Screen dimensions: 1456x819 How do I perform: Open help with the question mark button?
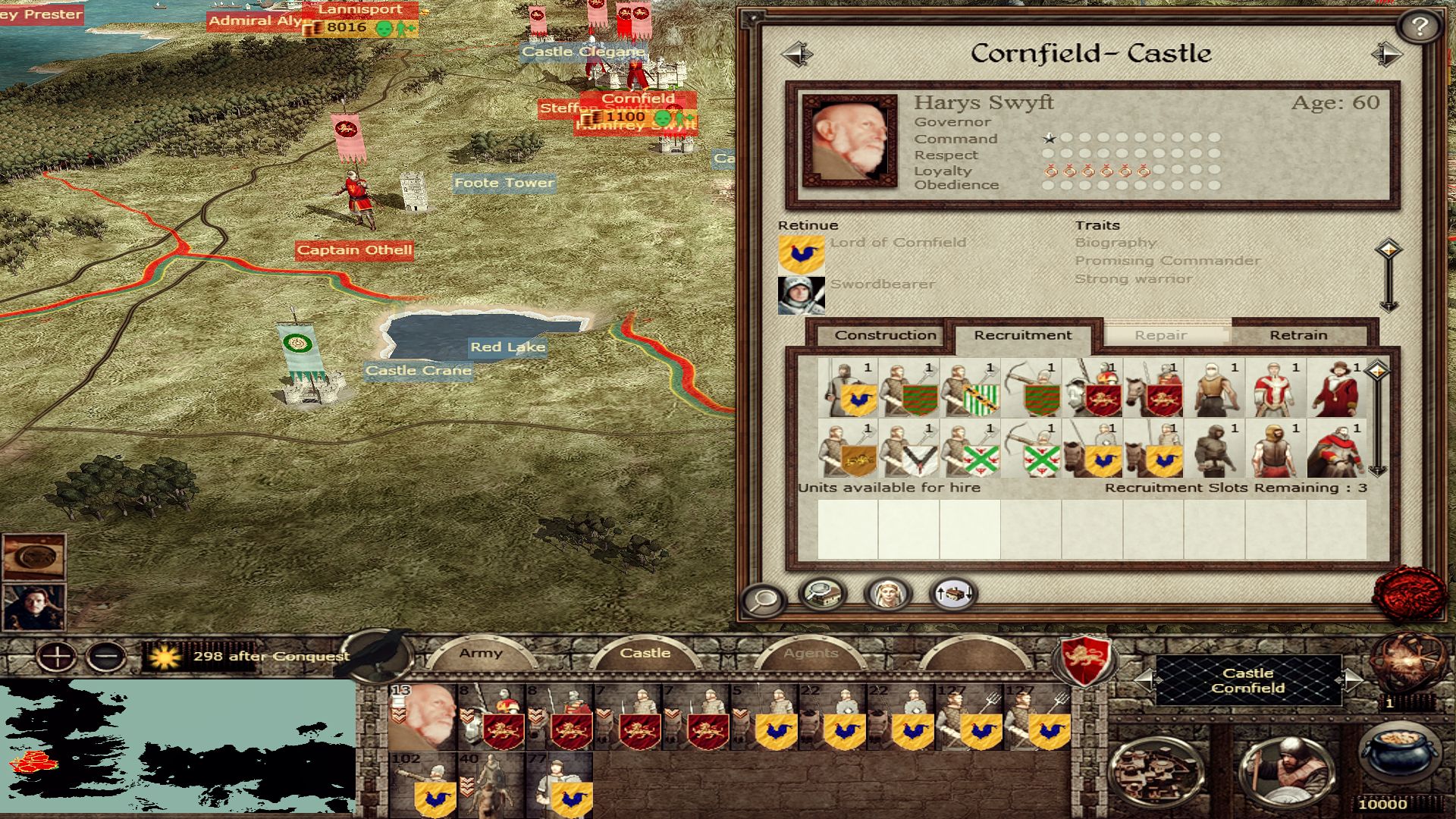pyautogui.click(x=1420, y=27)
